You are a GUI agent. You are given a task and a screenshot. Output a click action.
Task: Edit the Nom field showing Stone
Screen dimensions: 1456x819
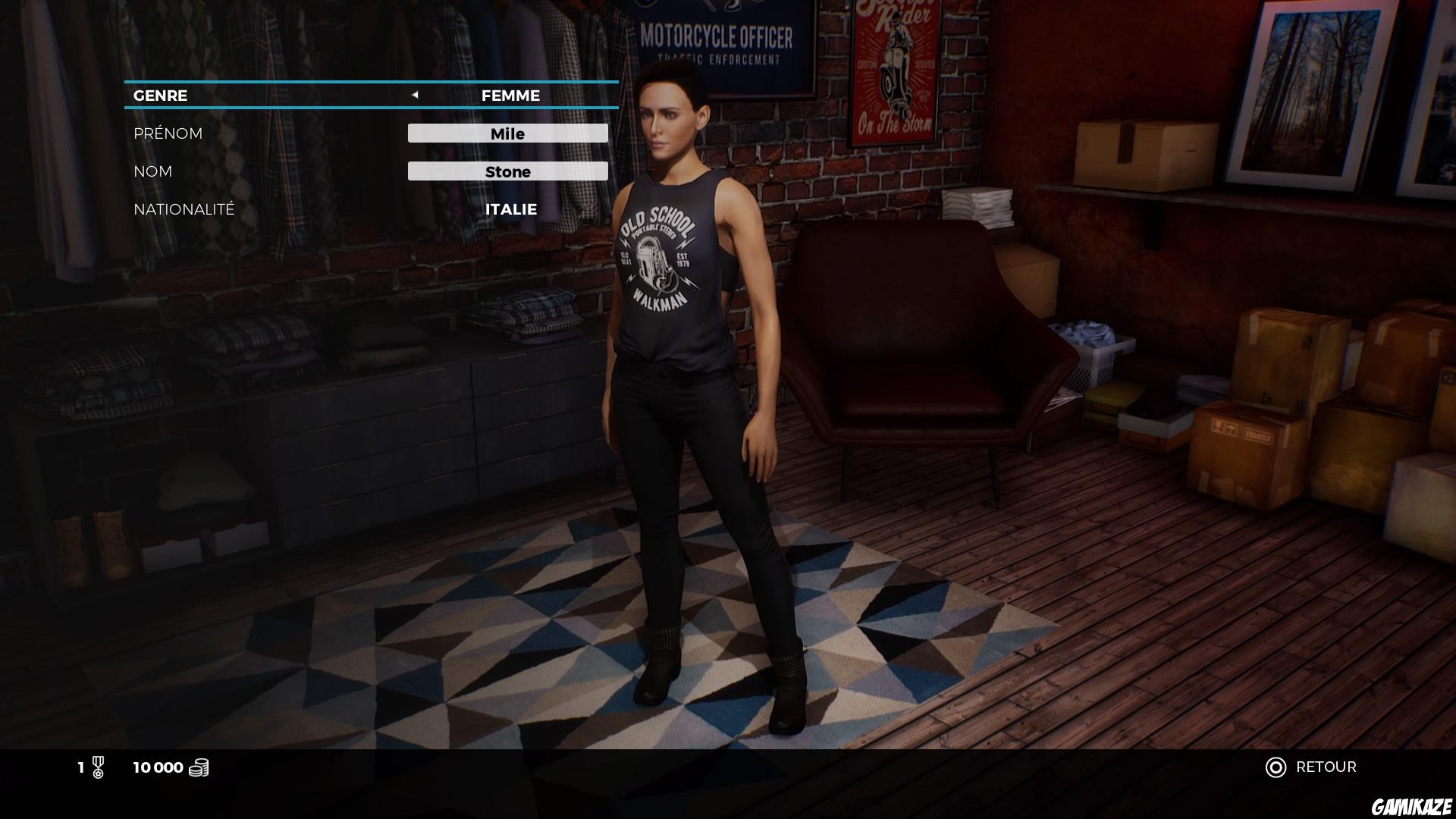(507, 171)
